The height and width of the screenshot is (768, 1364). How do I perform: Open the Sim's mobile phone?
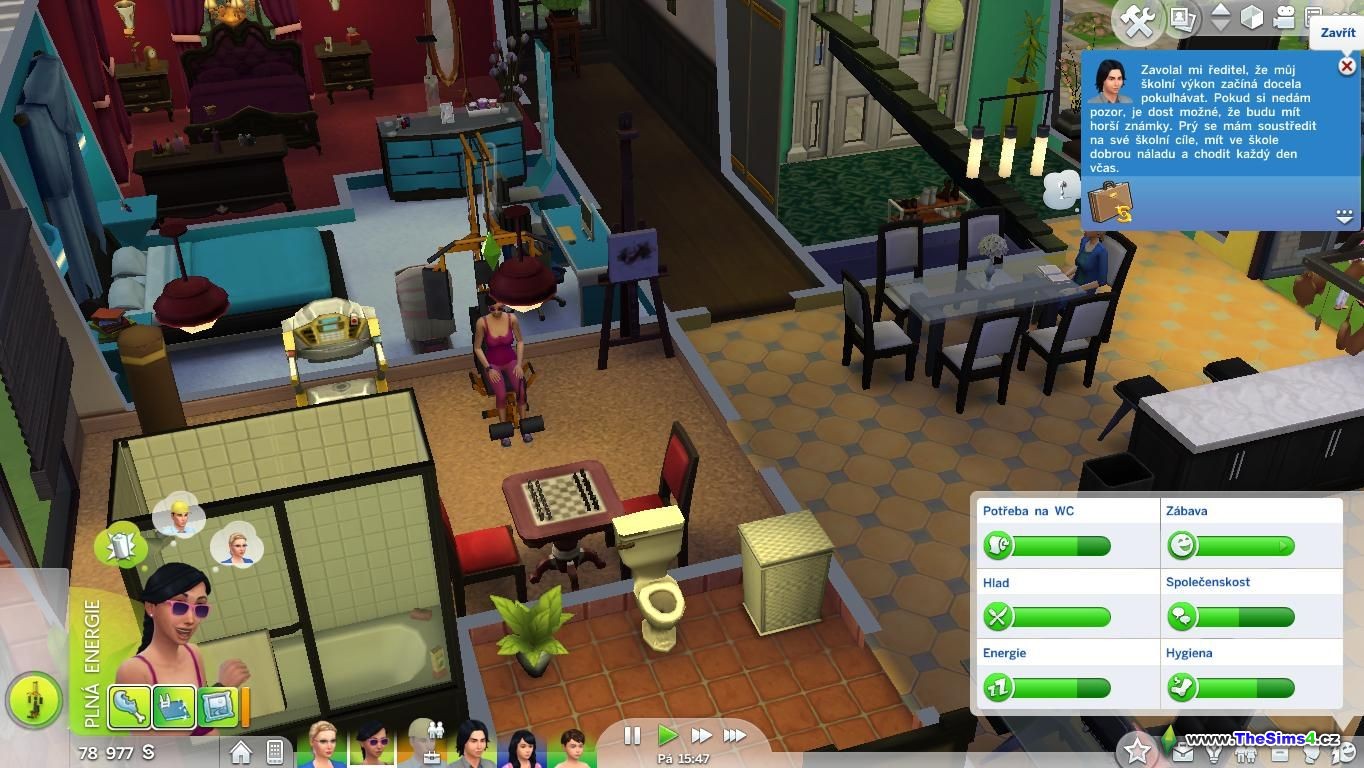(x=274, y=751)
